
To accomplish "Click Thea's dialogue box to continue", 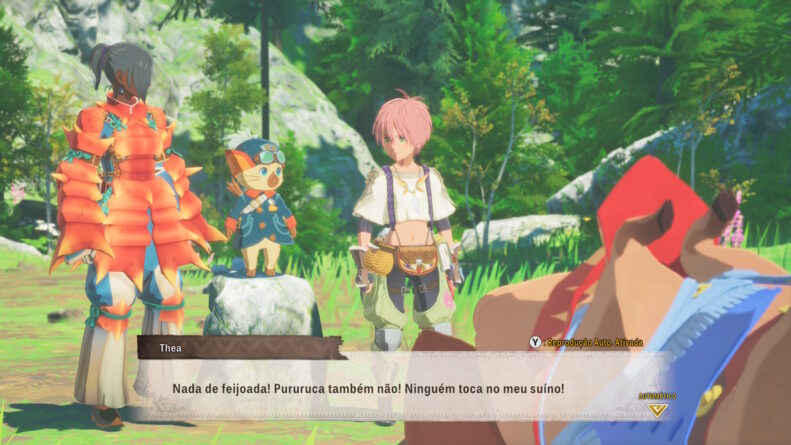I will coord(400,387).
